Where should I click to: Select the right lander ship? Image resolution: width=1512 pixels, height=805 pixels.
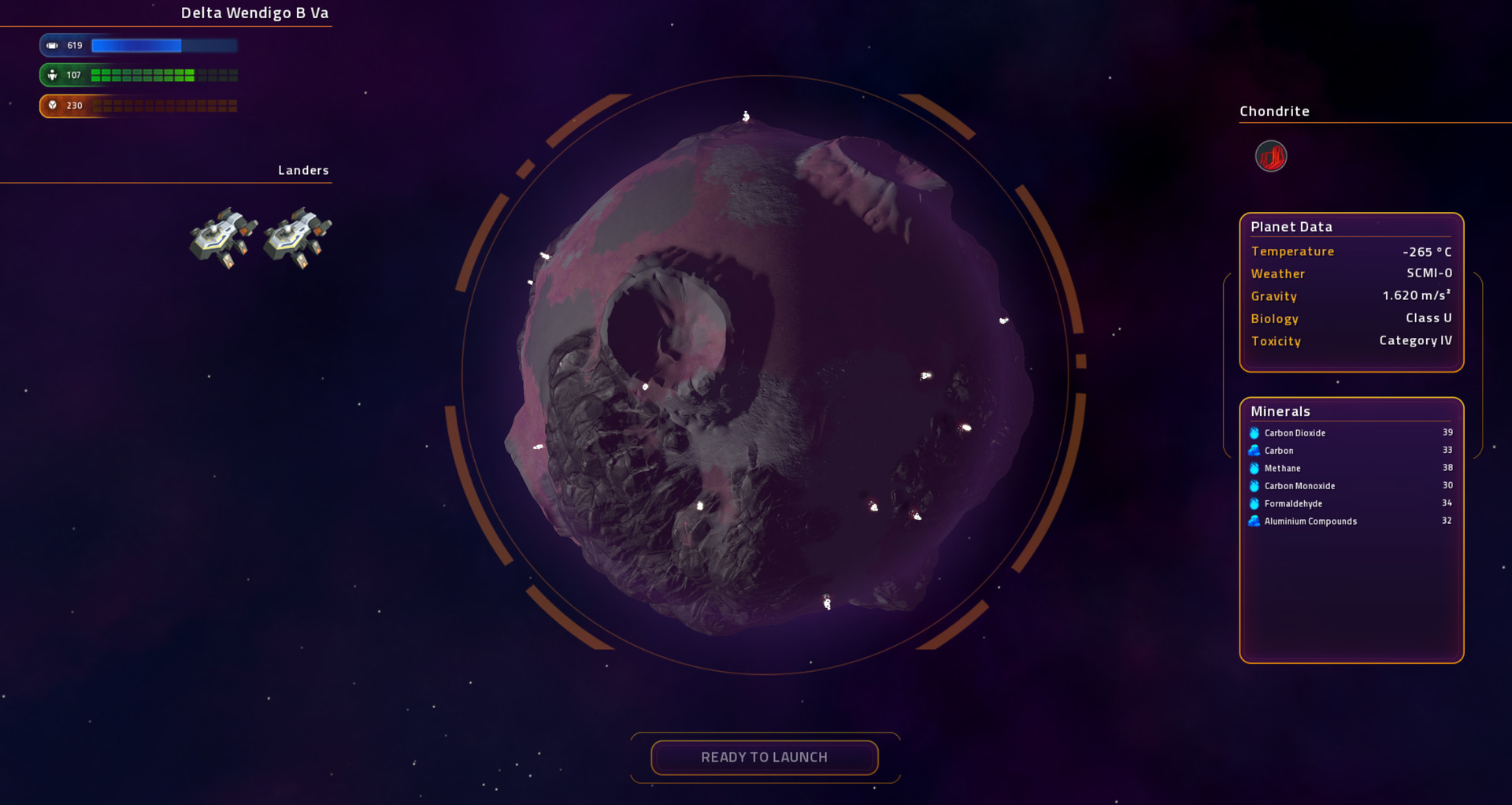297,236
